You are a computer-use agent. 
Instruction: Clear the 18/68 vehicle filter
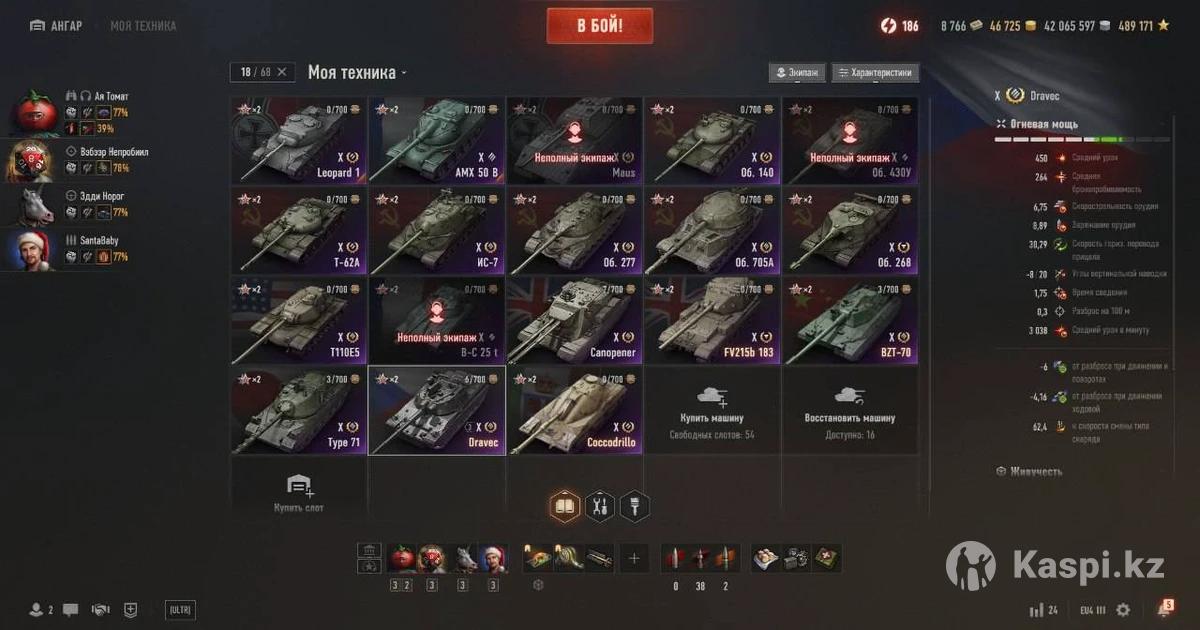(282, 72)
